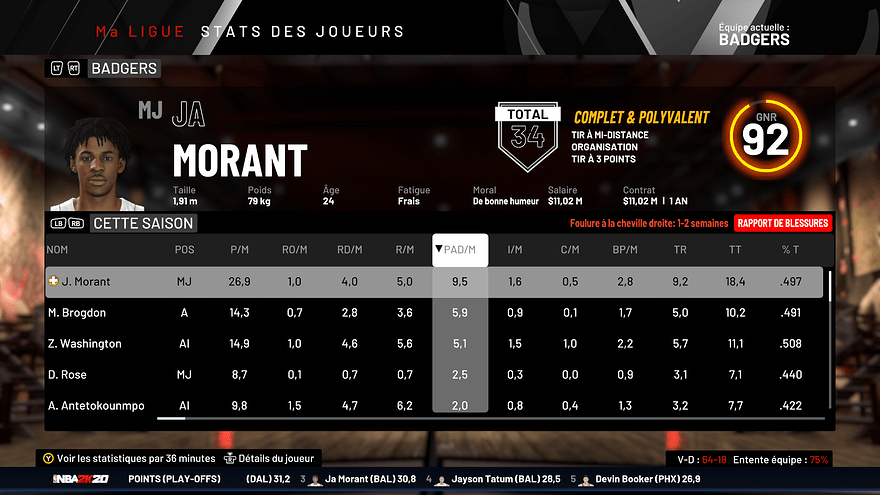
Task: Open the Rapport de Blessures report
Action: coord(783,223)
